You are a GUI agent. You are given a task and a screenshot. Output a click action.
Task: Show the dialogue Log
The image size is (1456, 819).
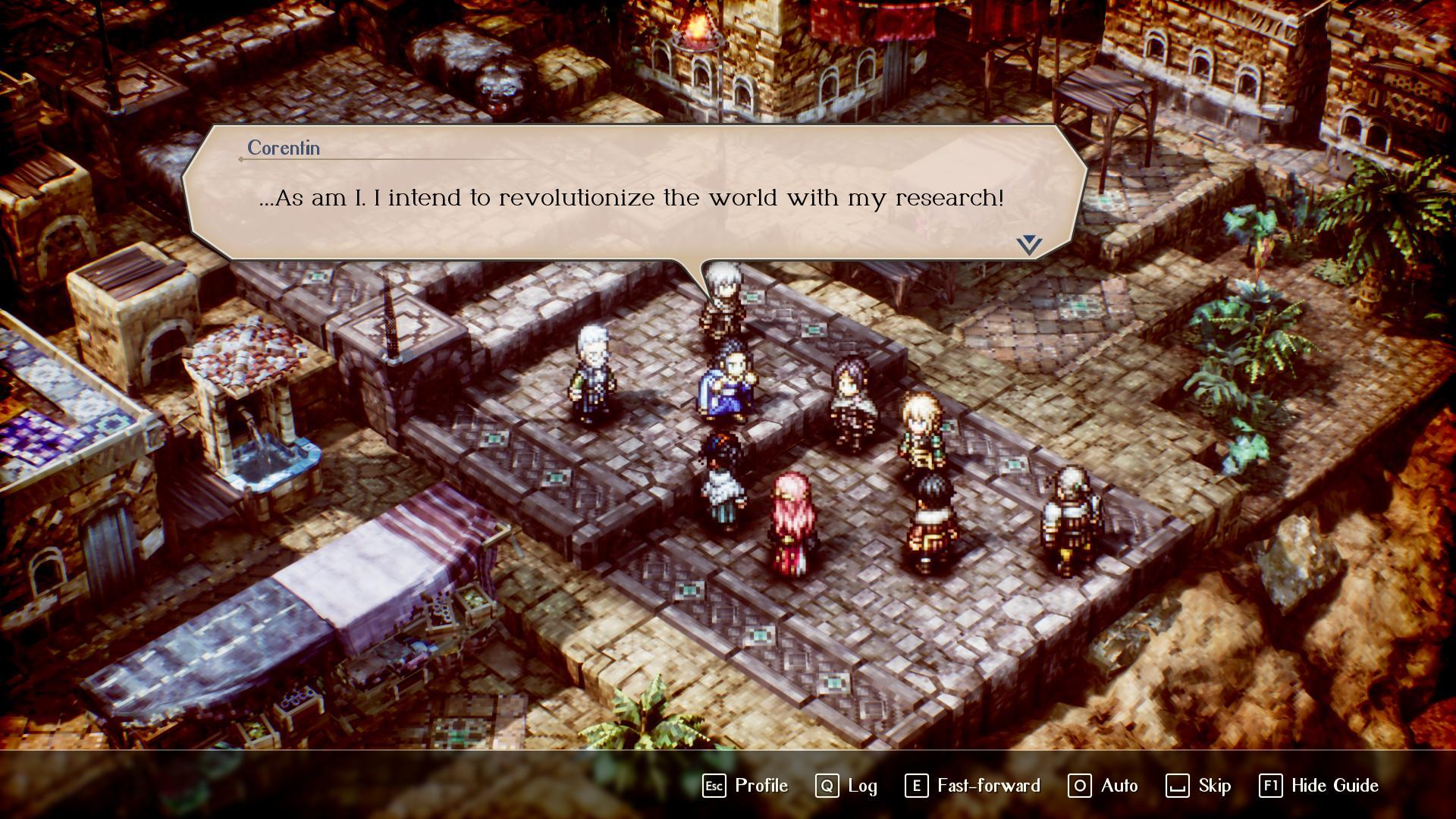[847, 786]
